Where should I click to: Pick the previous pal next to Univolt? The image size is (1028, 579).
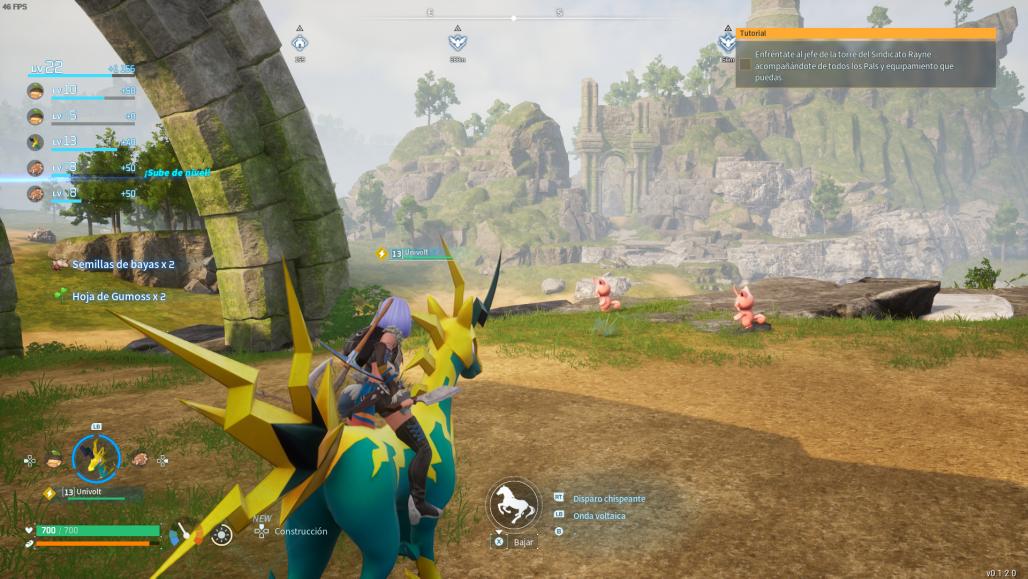[54, 459]
